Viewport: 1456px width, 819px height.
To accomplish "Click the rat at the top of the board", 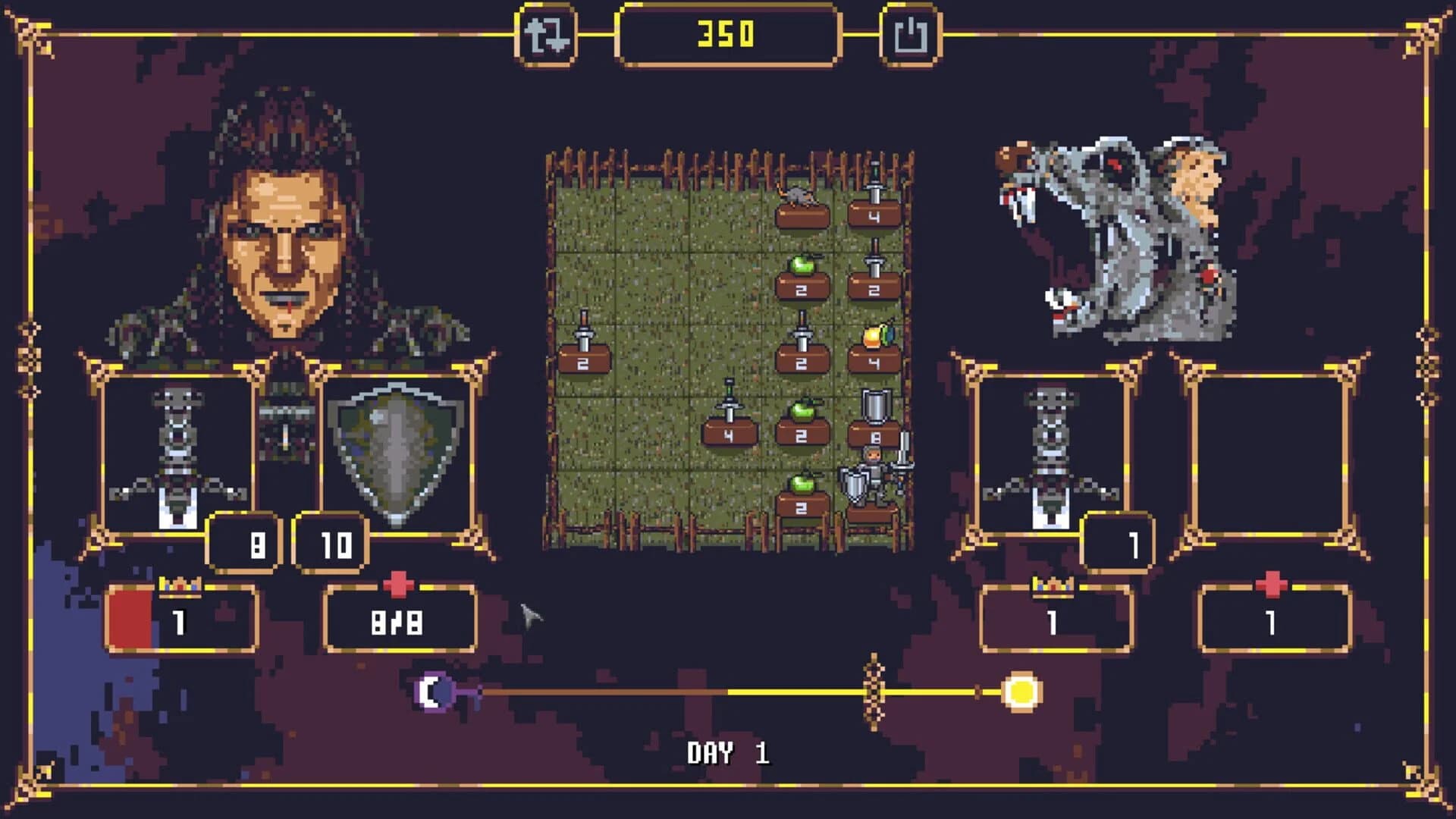I will tap(800, 193).
